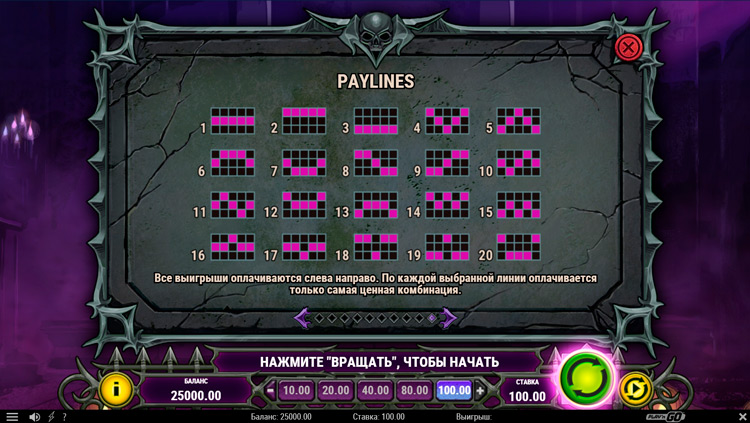Set the bet to 40.00
The width and height of the screenshot is (750, 423).
(x=375, y=391)
